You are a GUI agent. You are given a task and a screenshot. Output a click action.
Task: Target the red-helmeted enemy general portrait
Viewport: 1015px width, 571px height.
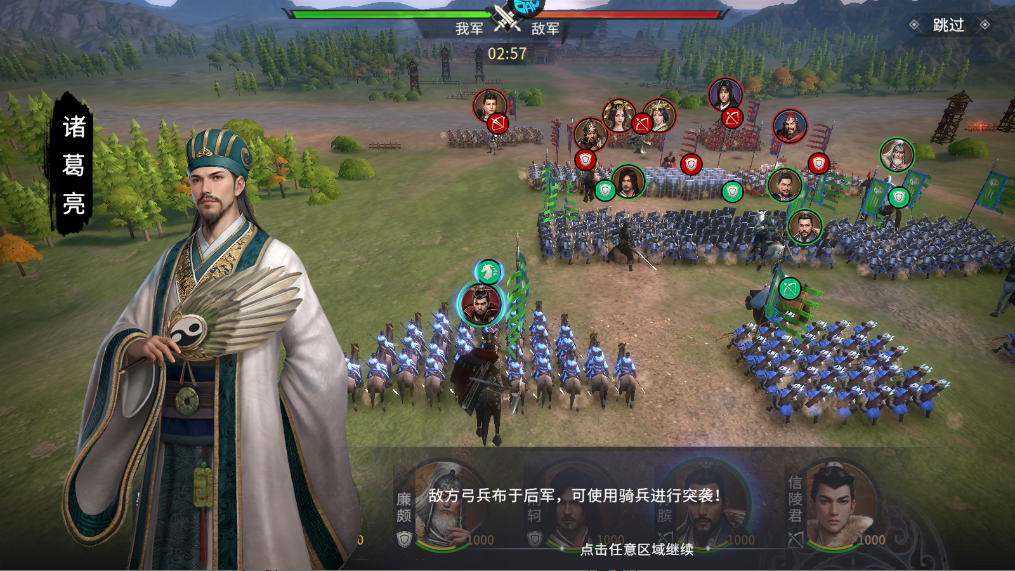pos(789,126)
